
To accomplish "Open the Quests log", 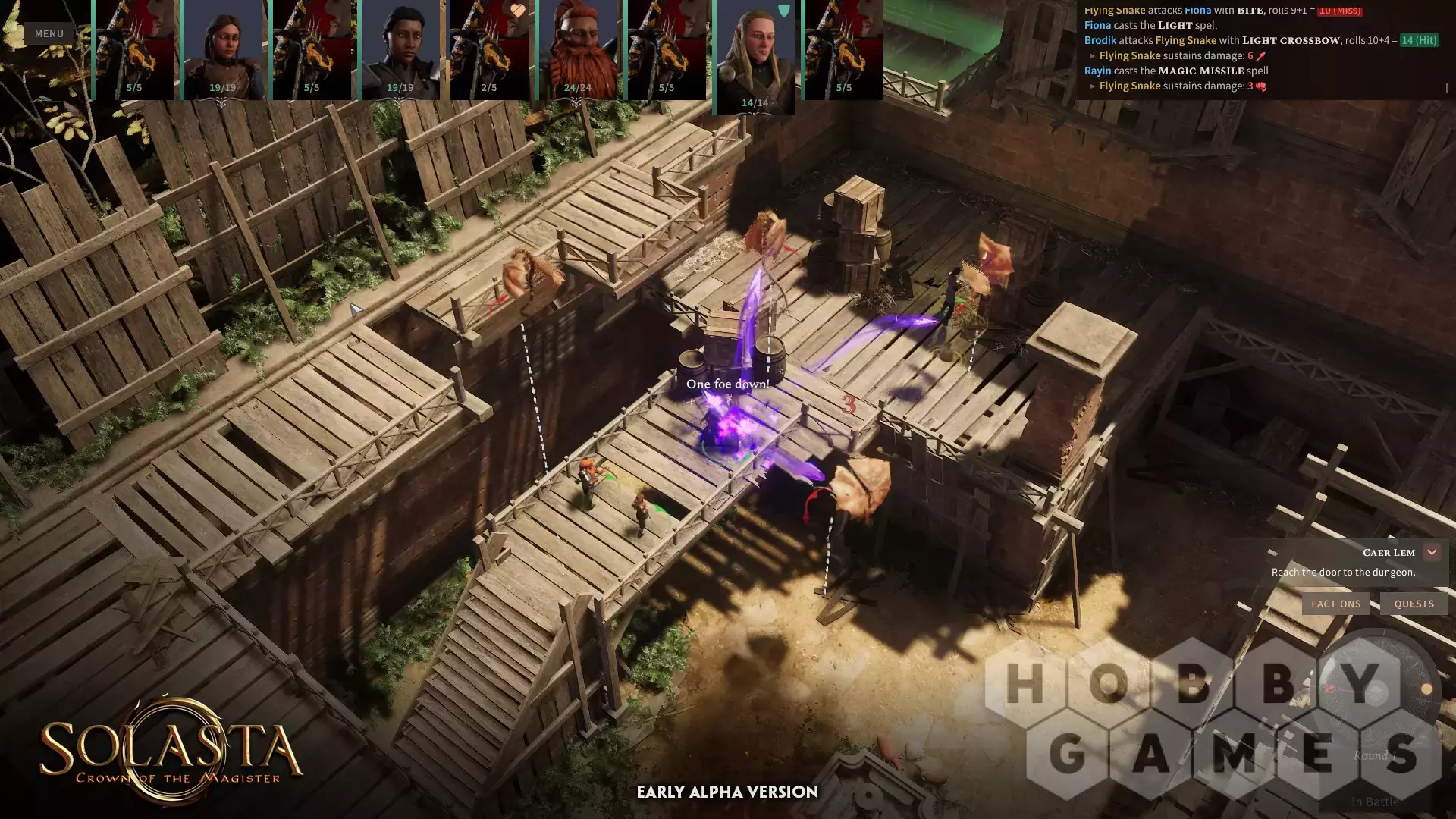I will coord(1414,604).
